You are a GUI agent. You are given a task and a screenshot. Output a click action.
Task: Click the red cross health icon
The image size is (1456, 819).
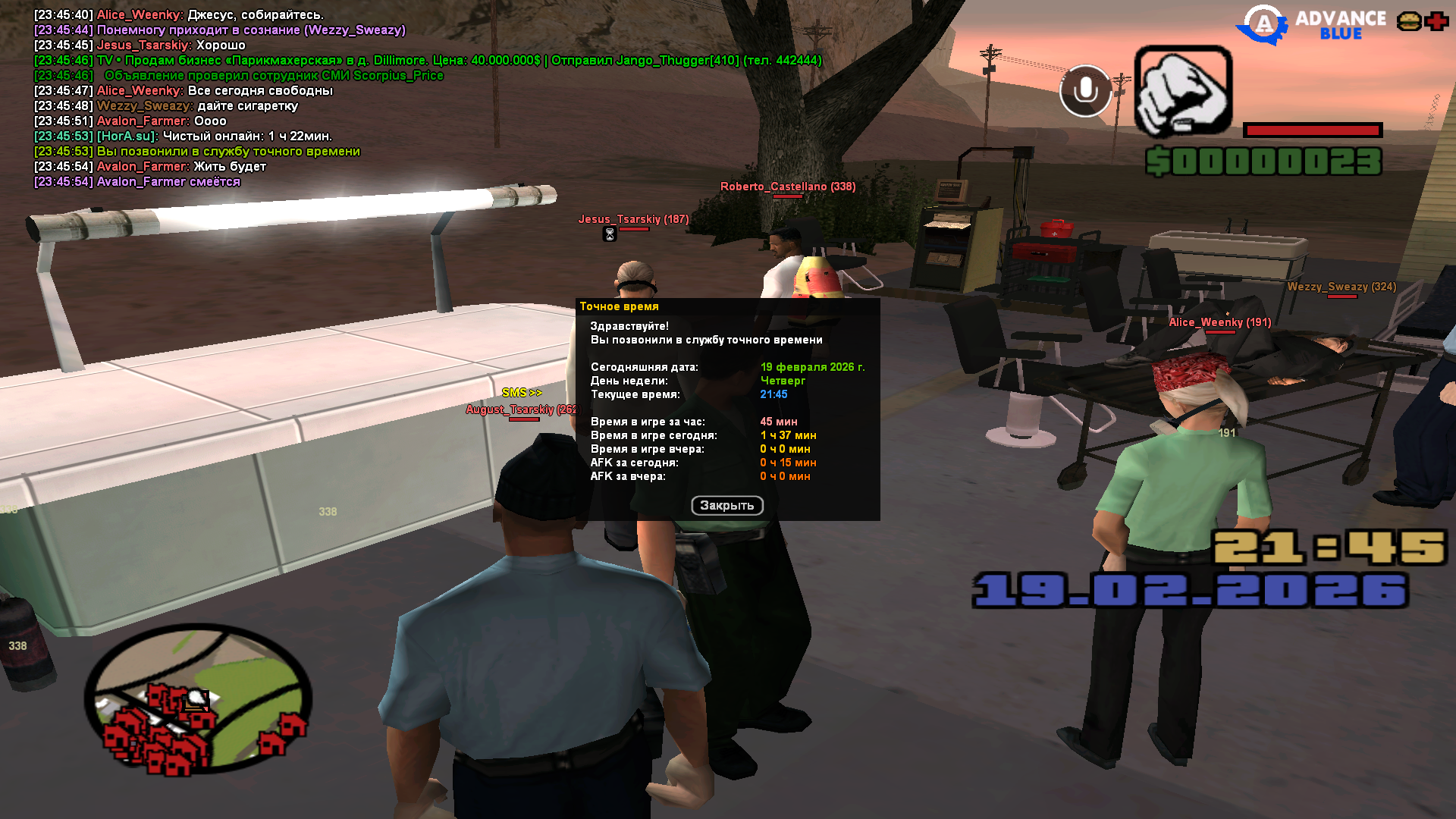coord(1436,21)
